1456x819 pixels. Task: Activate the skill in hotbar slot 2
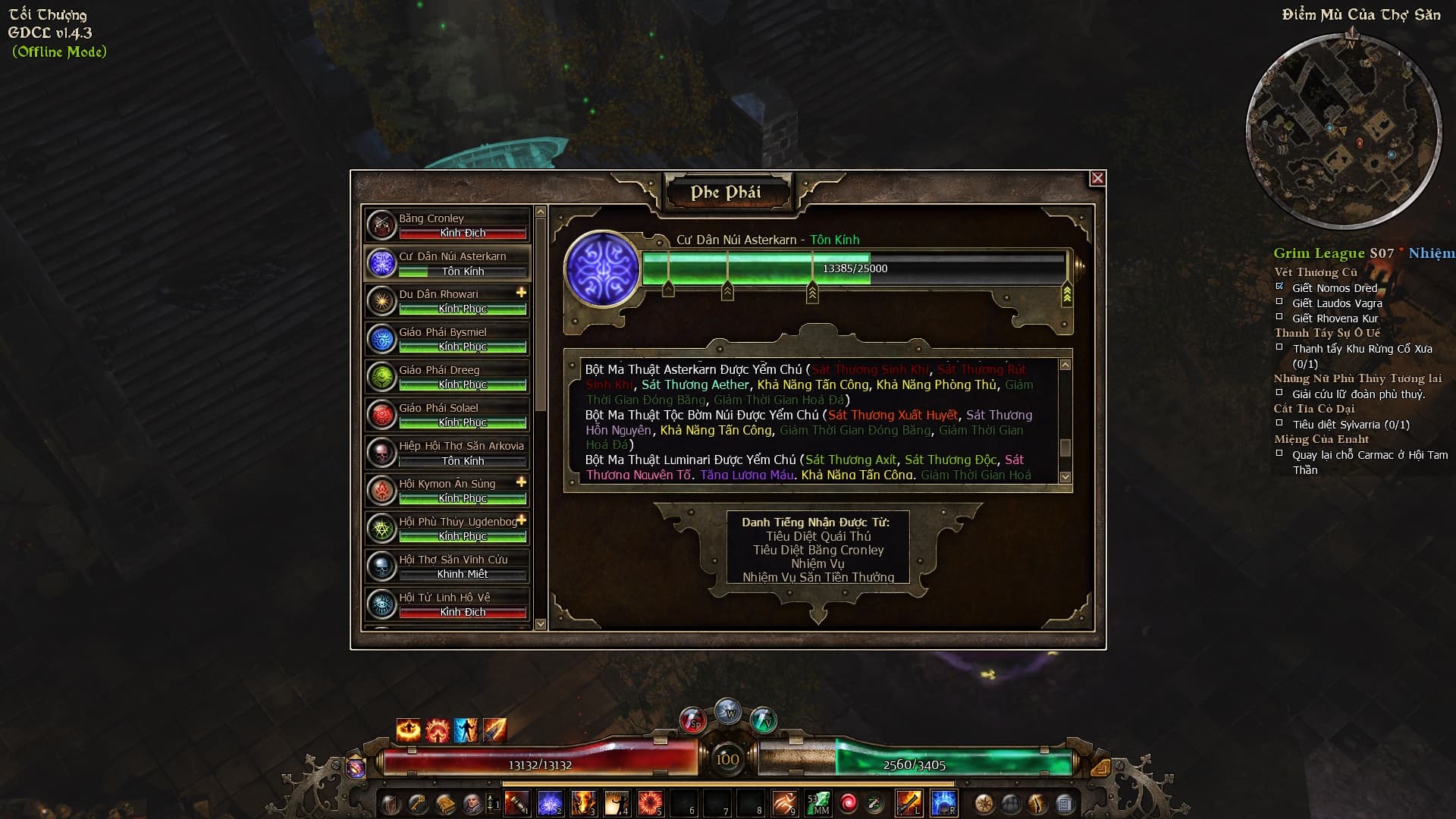point(551,802)
